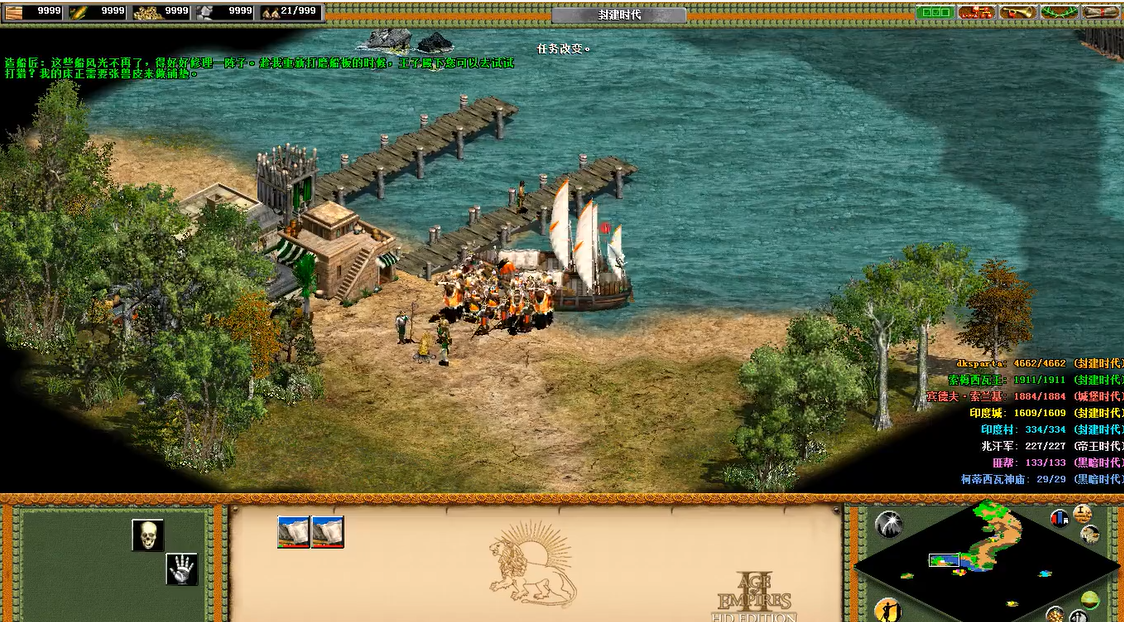The height and width of the screenshot is (622, 1124).
Task: Open the objectives checklist button
Action: (x=935, y=12)
